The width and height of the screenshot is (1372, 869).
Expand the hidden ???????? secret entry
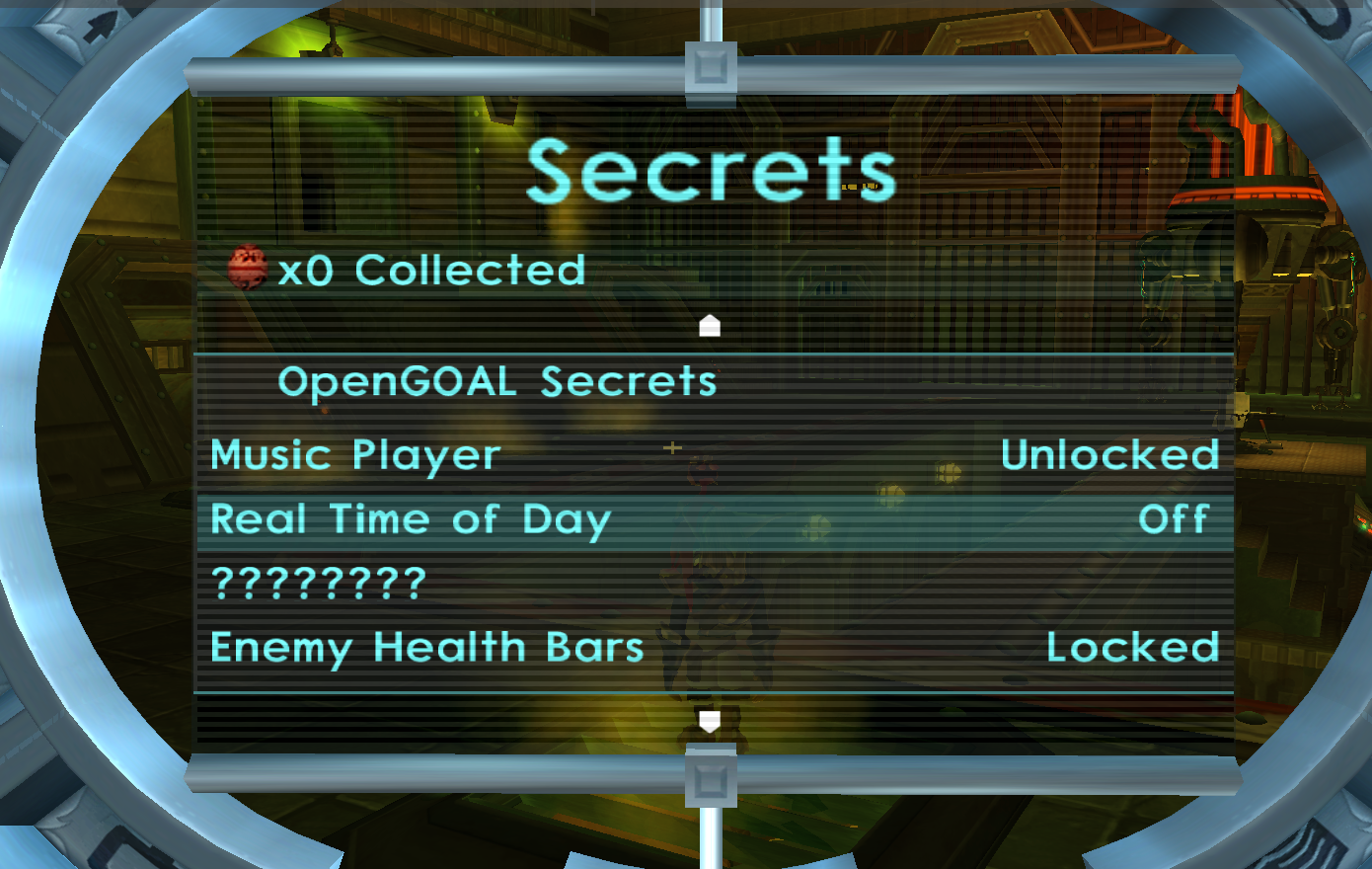click(x=316, y=583)
